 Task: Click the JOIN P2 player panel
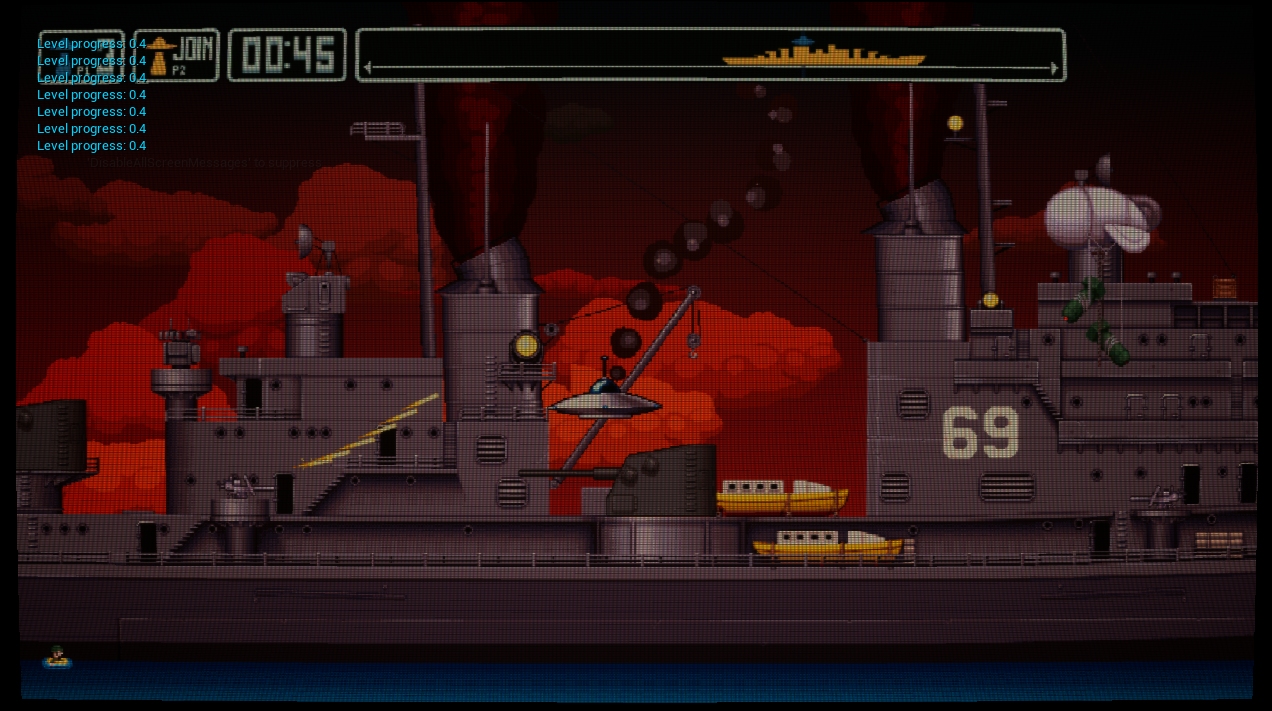point(177,55)
